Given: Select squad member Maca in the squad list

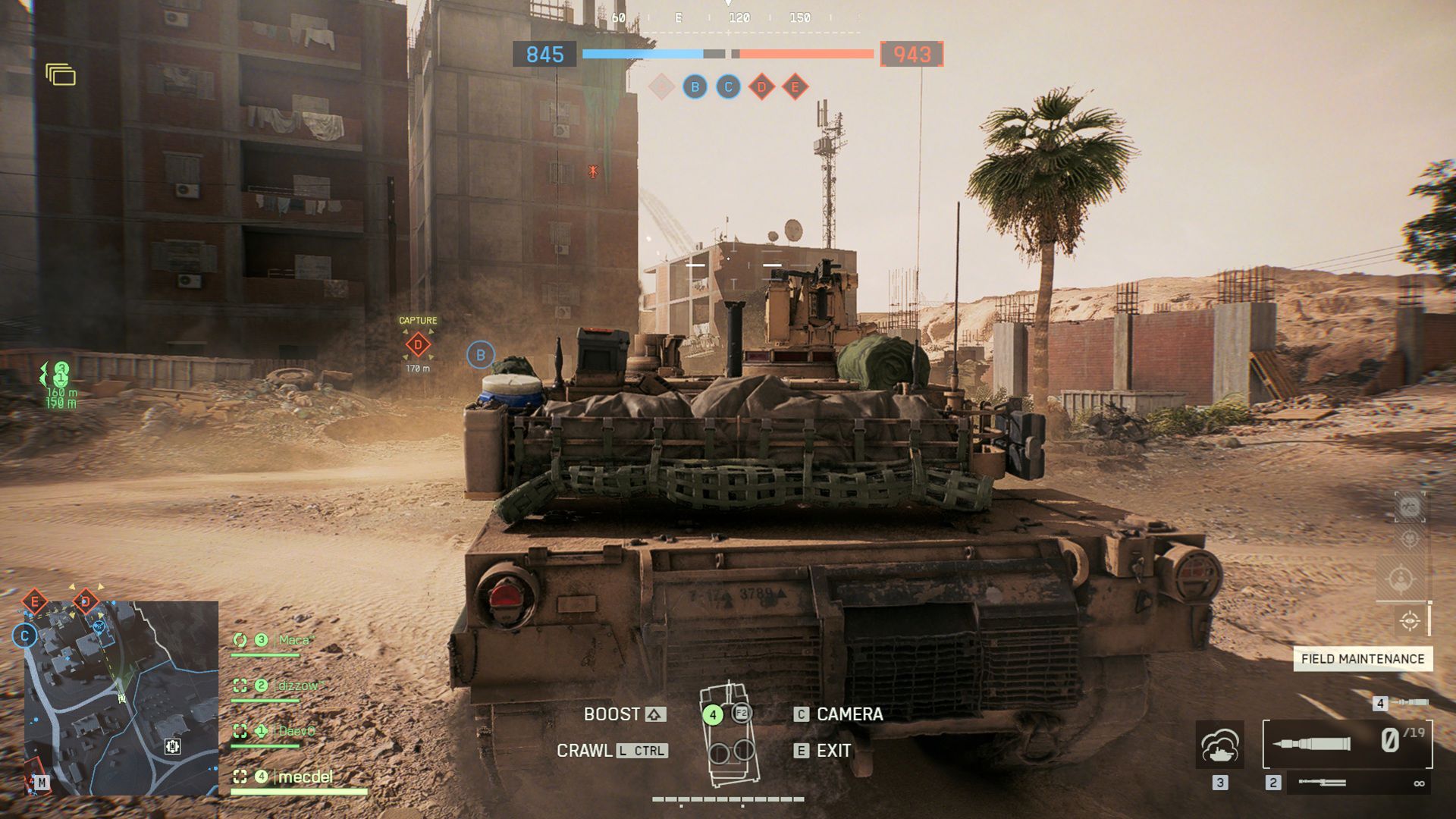Looking at the screenshot, I should [296, 640].
